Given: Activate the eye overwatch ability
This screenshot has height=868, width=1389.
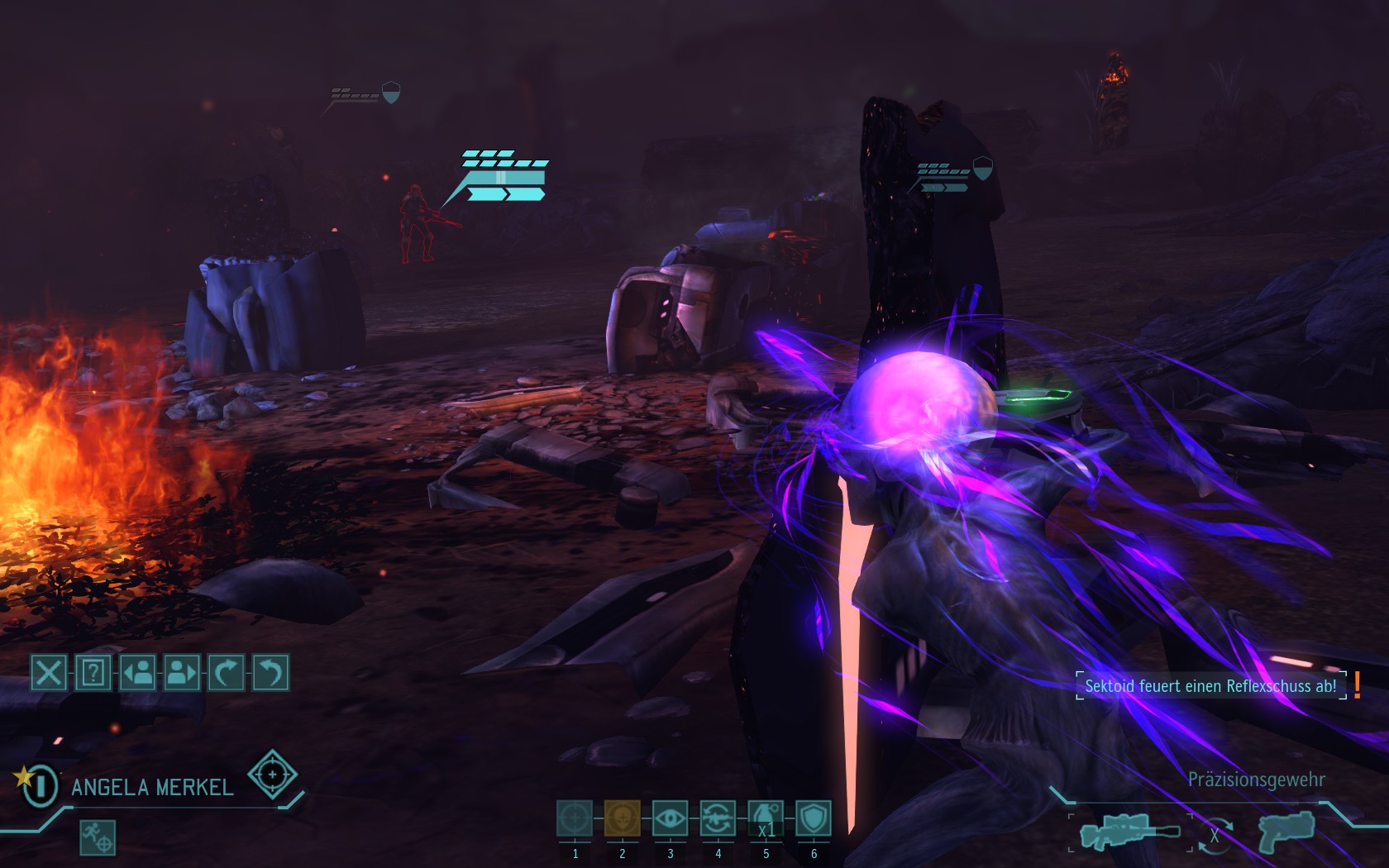Looking at the screenshot, I should coord(670,818).
